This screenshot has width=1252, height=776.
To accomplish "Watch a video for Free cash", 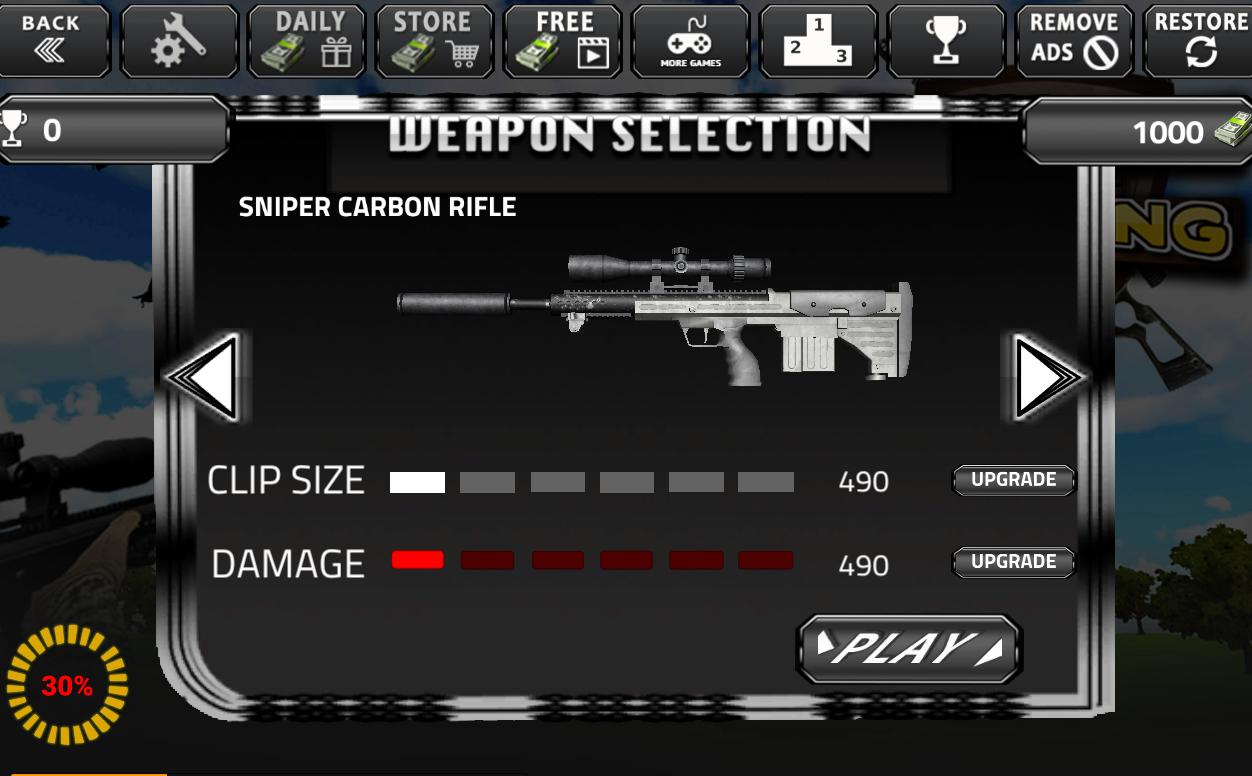I will click(563, 41).
